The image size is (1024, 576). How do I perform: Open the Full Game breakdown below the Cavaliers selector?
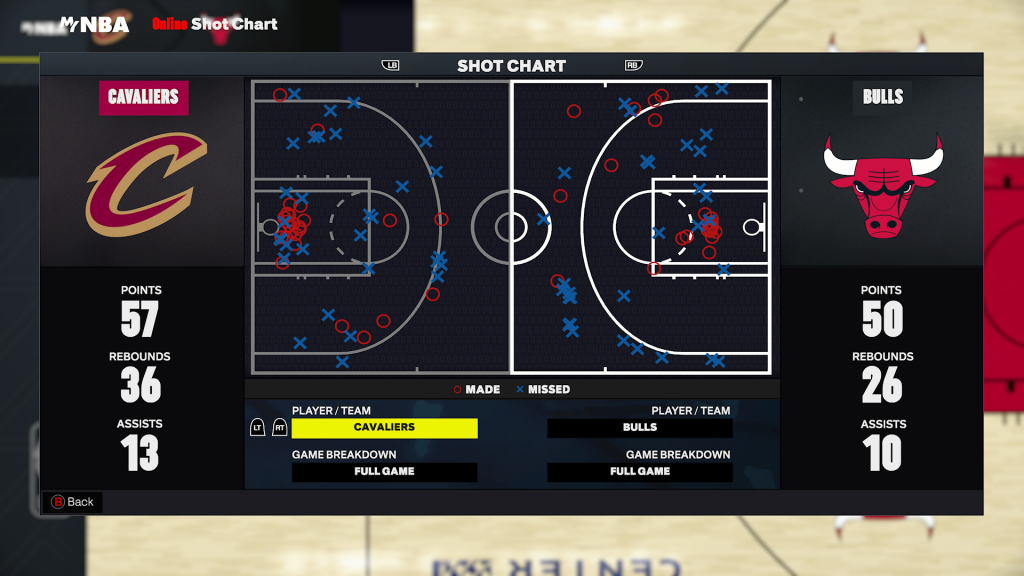(x=384, y=472)
